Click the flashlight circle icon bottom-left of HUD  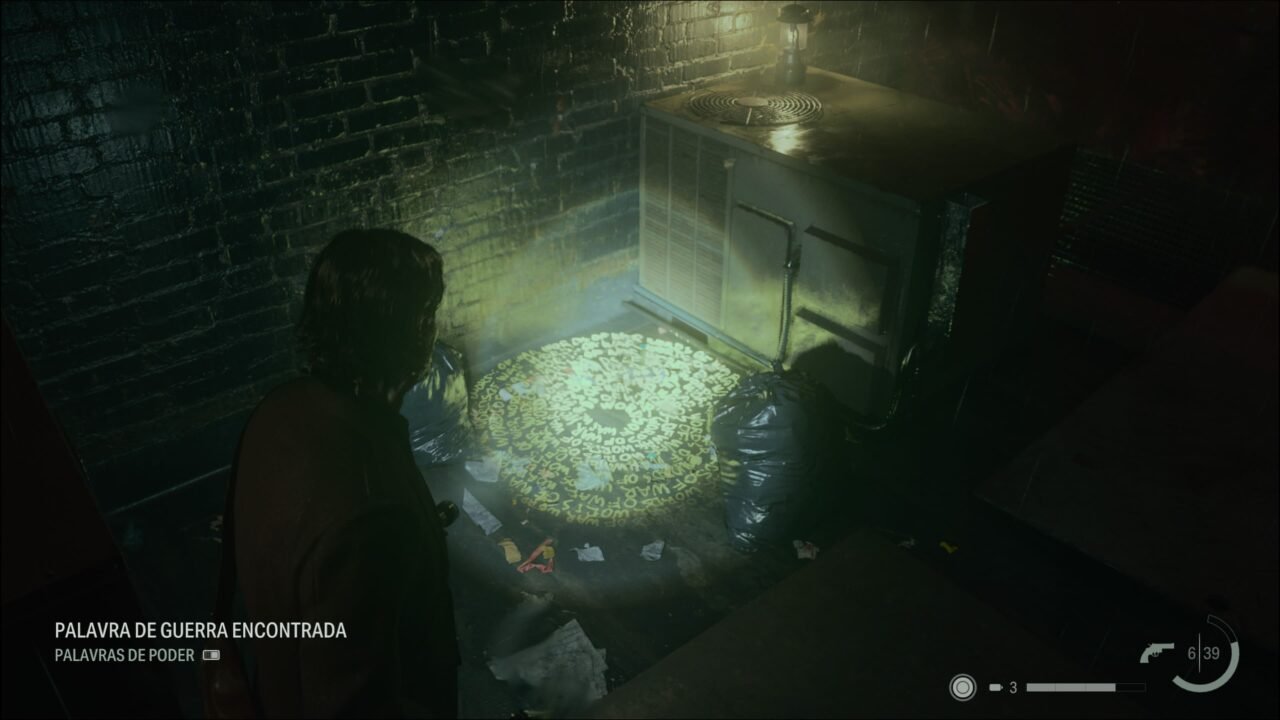point(962,687)
